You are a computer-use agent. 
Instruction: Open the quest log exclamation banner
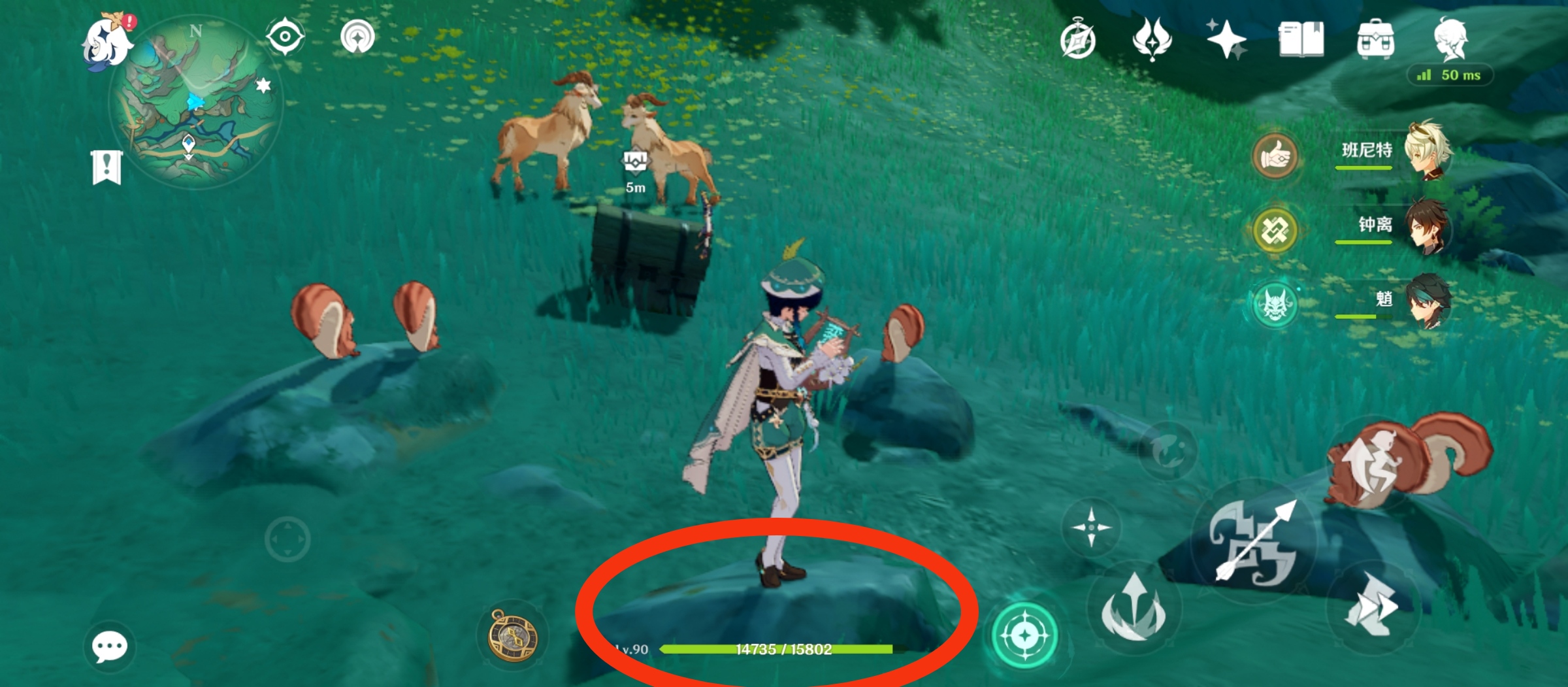106,167
